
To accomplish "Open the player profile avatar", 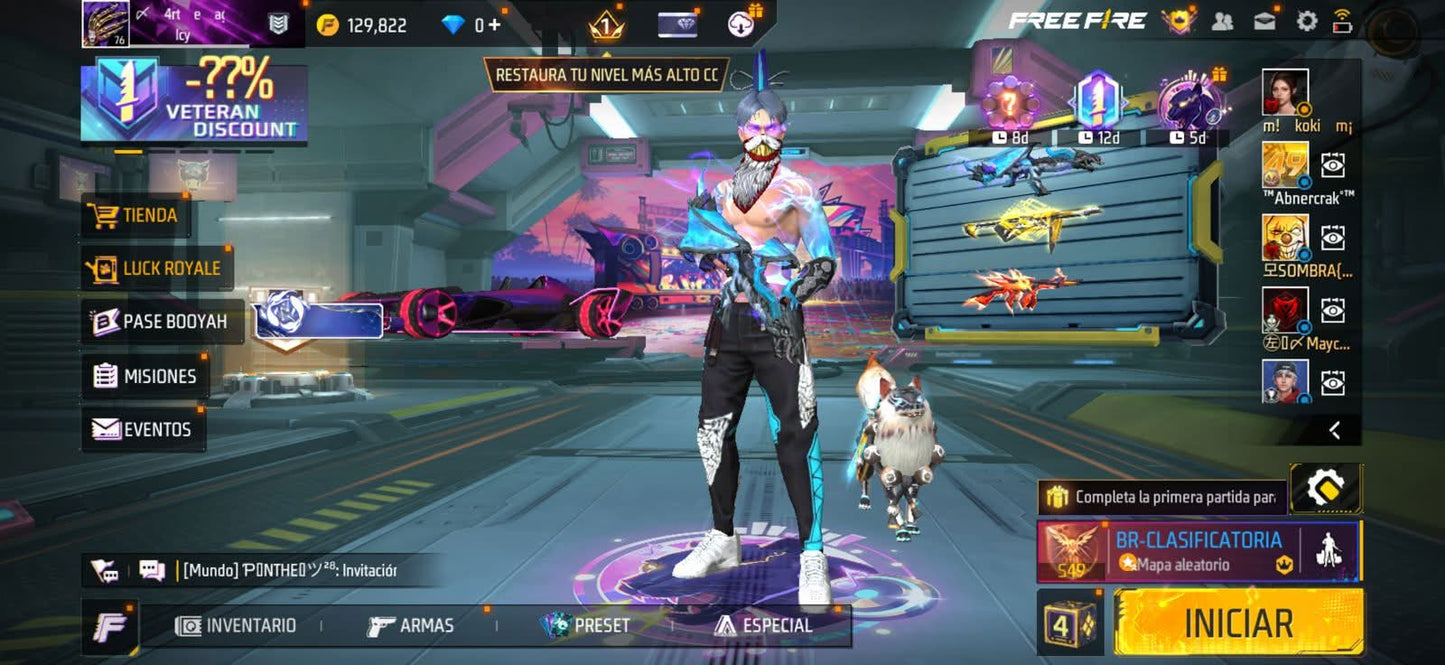I will click(105, 24).
